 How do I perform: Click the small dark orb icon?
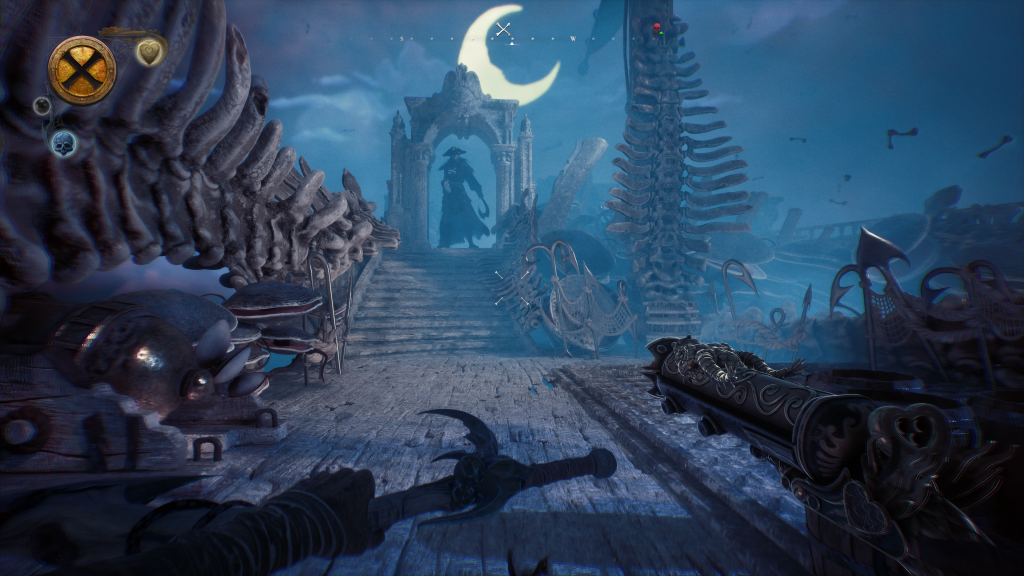(x=42, y=105)
